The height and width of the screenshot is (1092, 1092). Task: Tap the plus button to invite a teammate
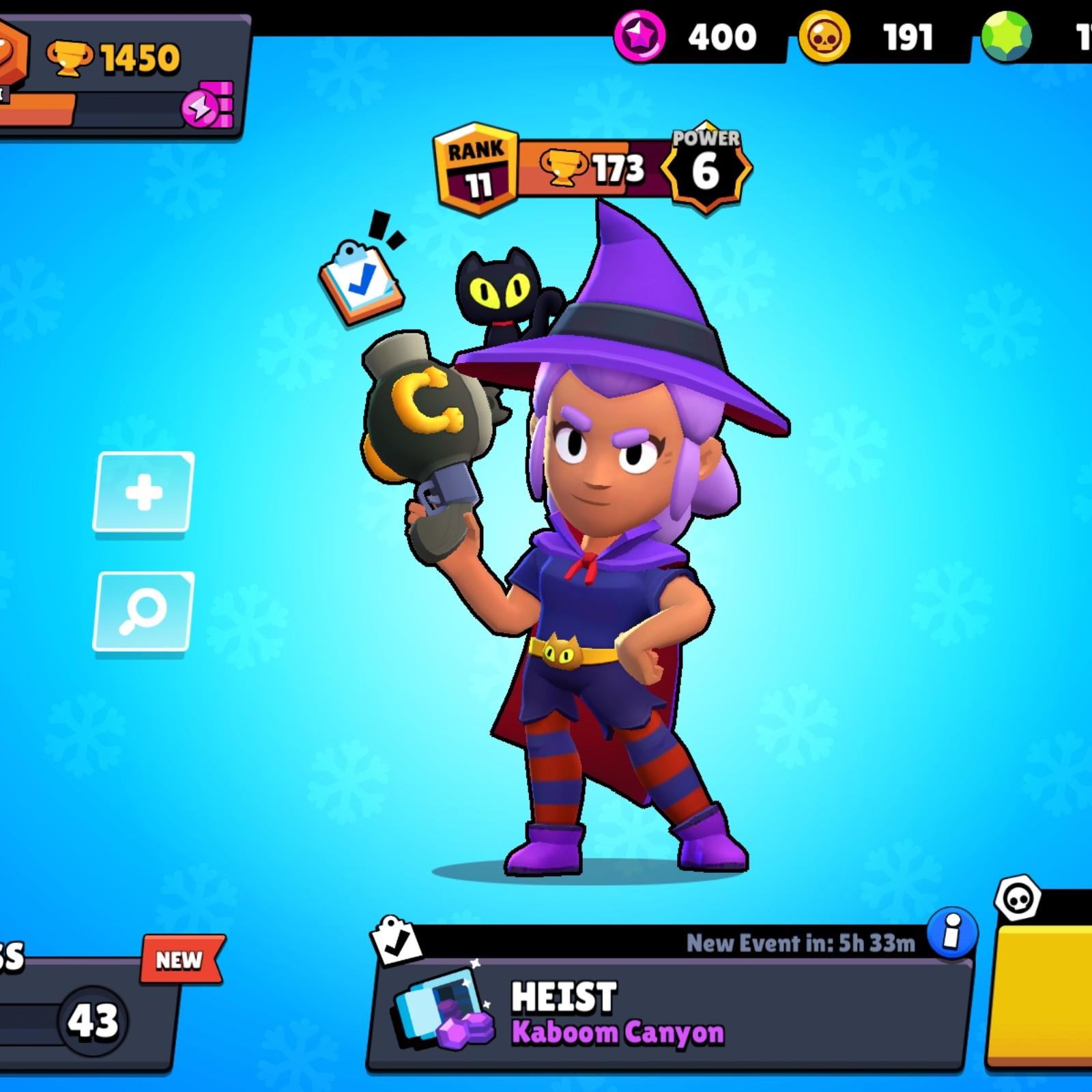tap(143, 491)
